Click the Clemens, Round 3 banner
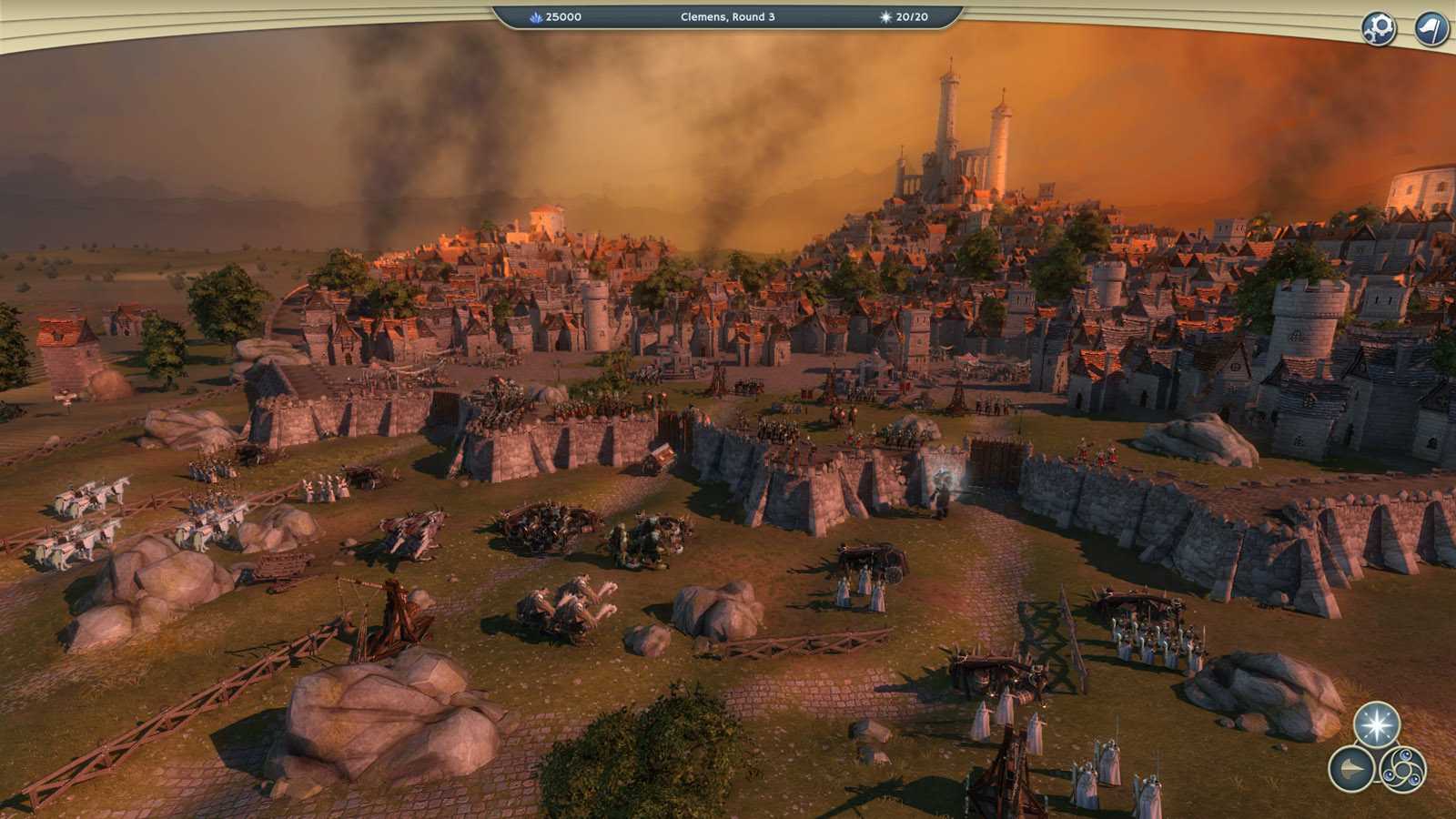 (x=728, y=15)
